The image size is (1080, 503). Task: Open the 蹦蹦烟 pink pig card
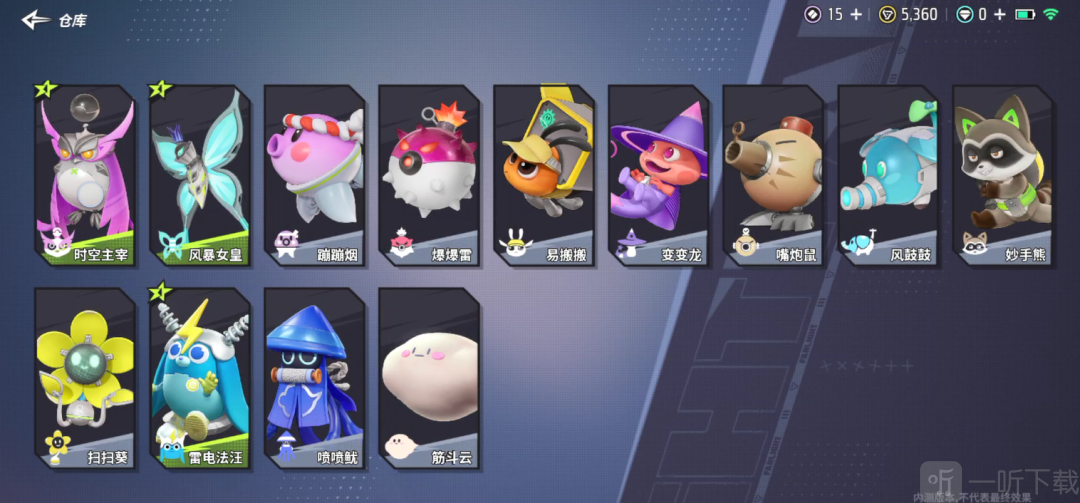click(314, 175)
